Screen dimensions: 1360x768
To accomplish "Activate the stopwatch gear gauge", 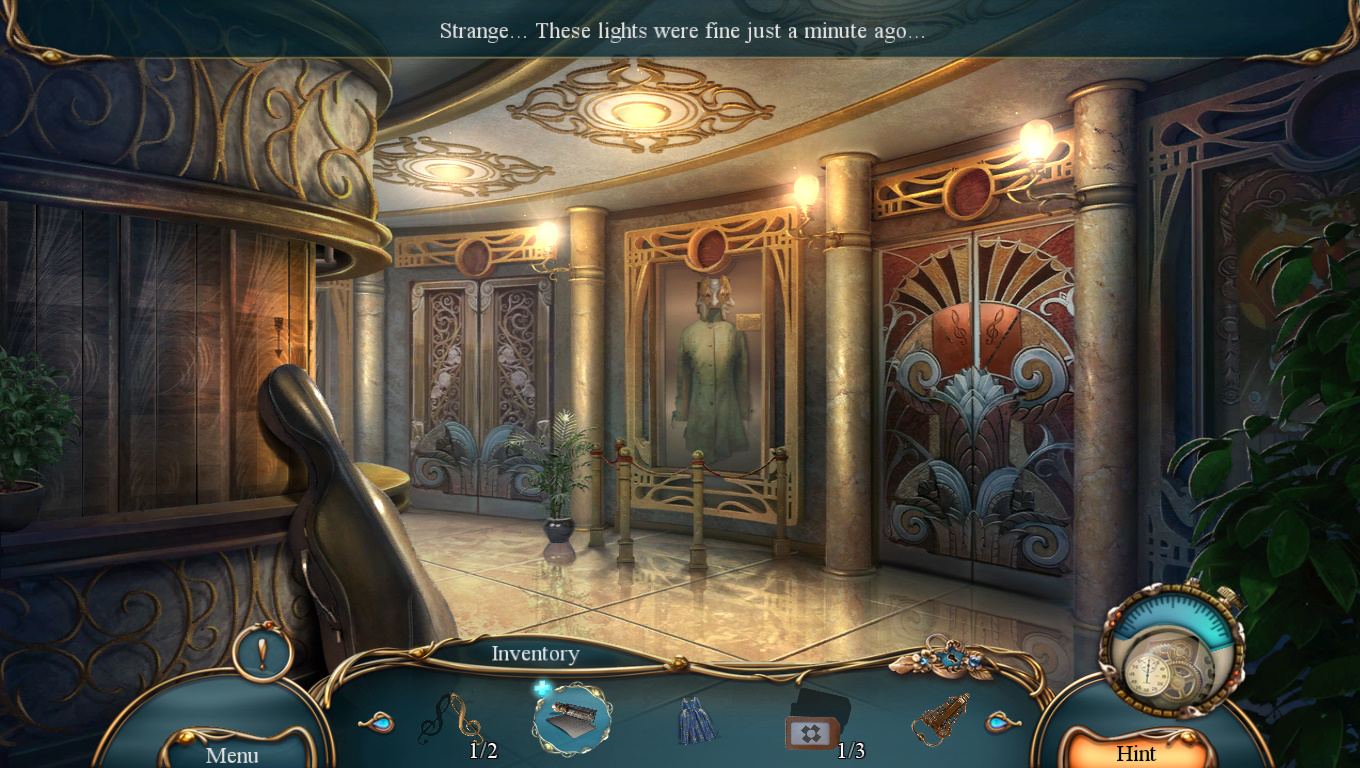I will pyautogui.click(x=1170, y=650).
